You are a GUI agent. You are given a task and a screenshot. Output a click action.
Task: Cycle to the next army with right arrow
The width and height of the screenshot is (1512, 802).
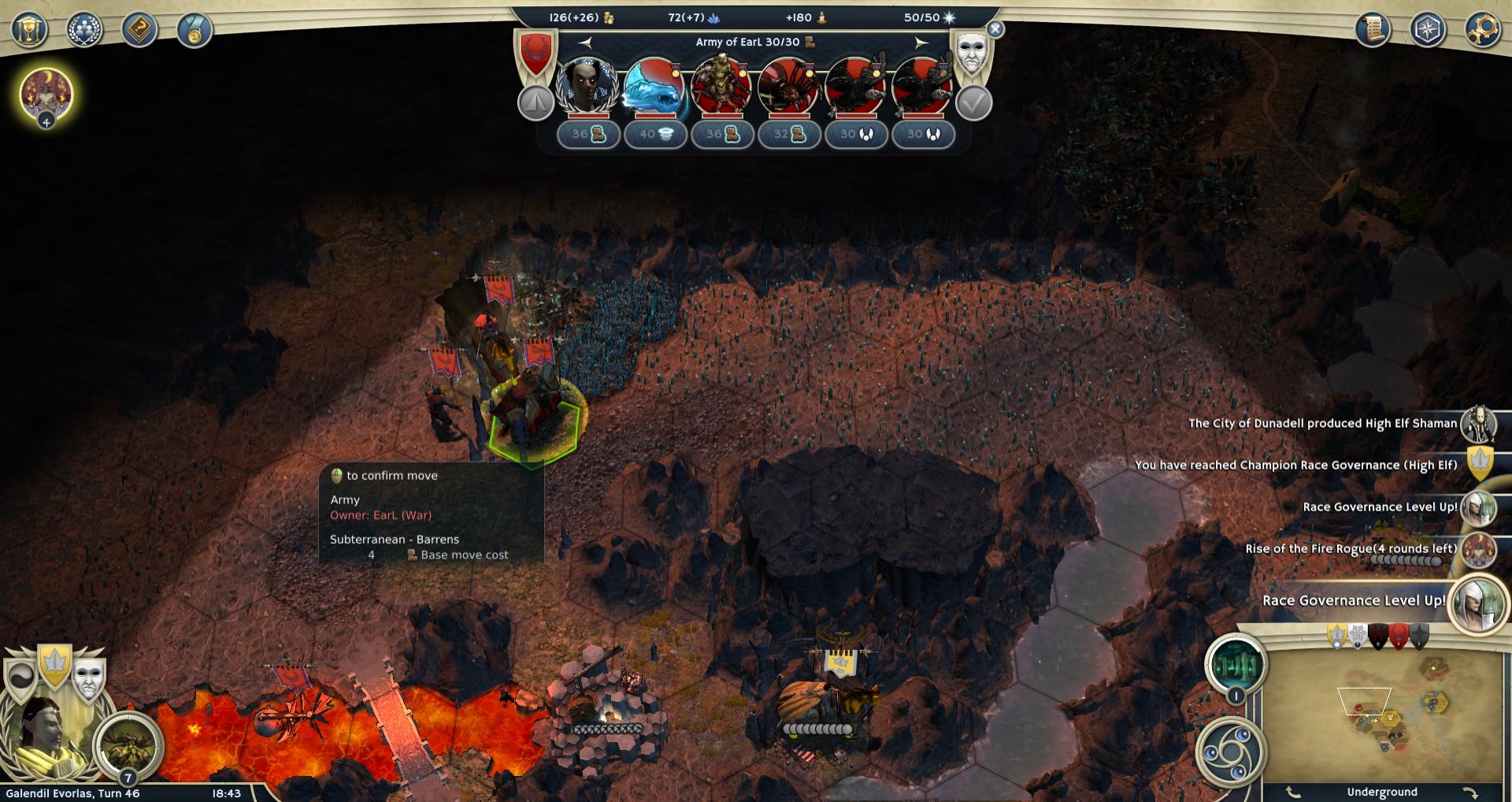click(921, 43)
